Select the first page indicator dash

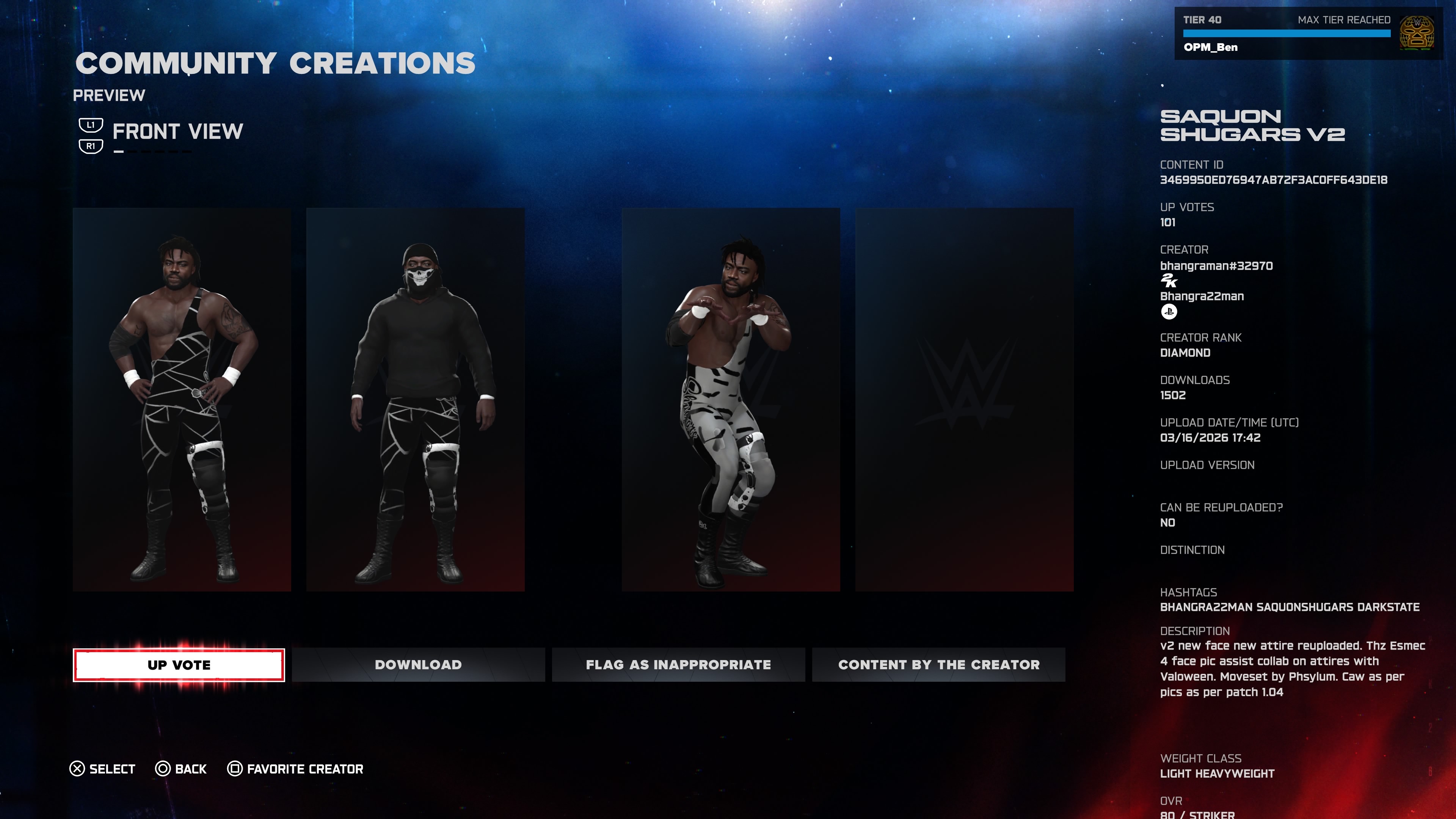119,152
